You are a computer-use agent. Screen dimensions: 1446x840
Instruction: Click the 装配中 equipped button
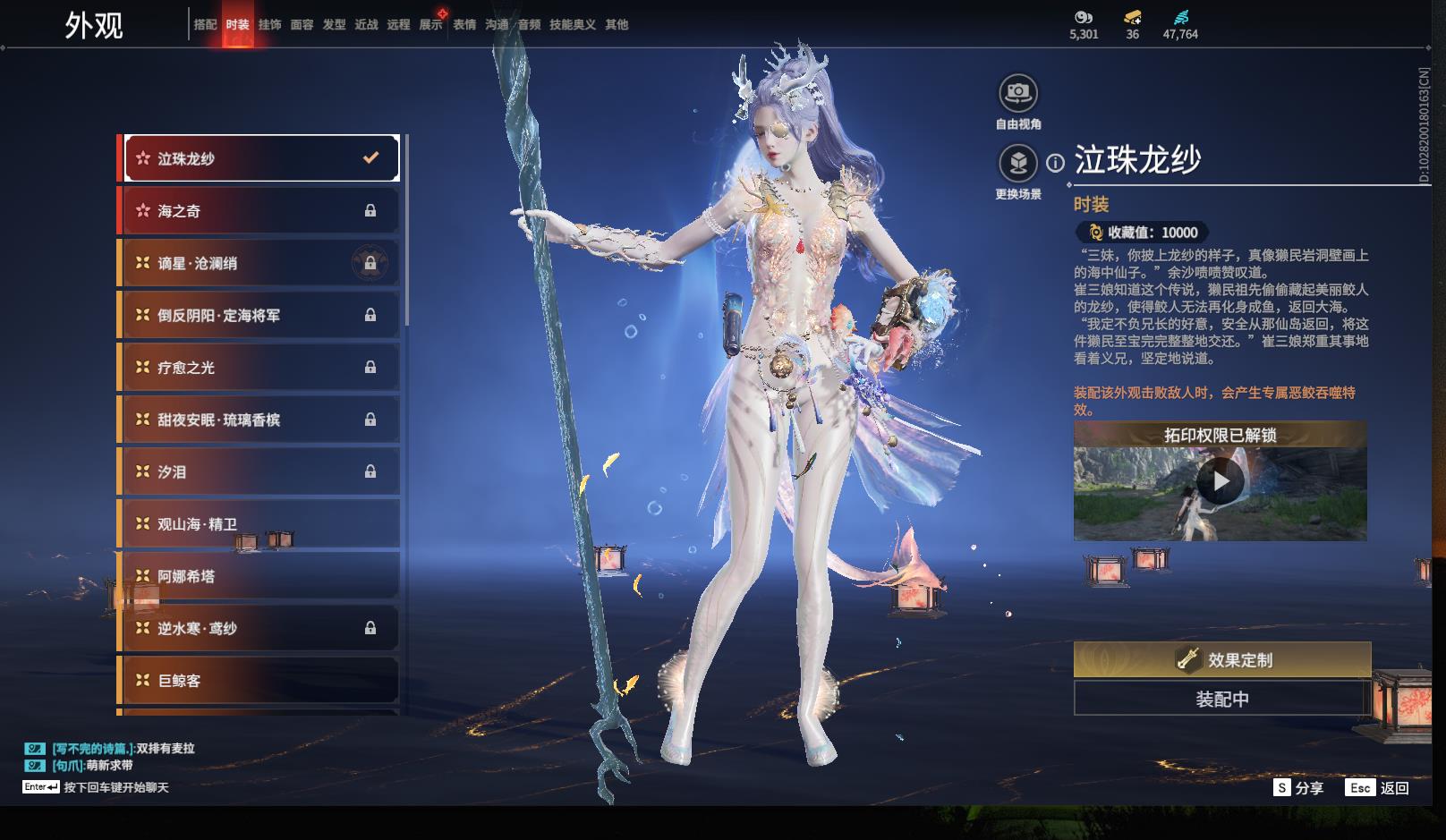(1221, 699)
